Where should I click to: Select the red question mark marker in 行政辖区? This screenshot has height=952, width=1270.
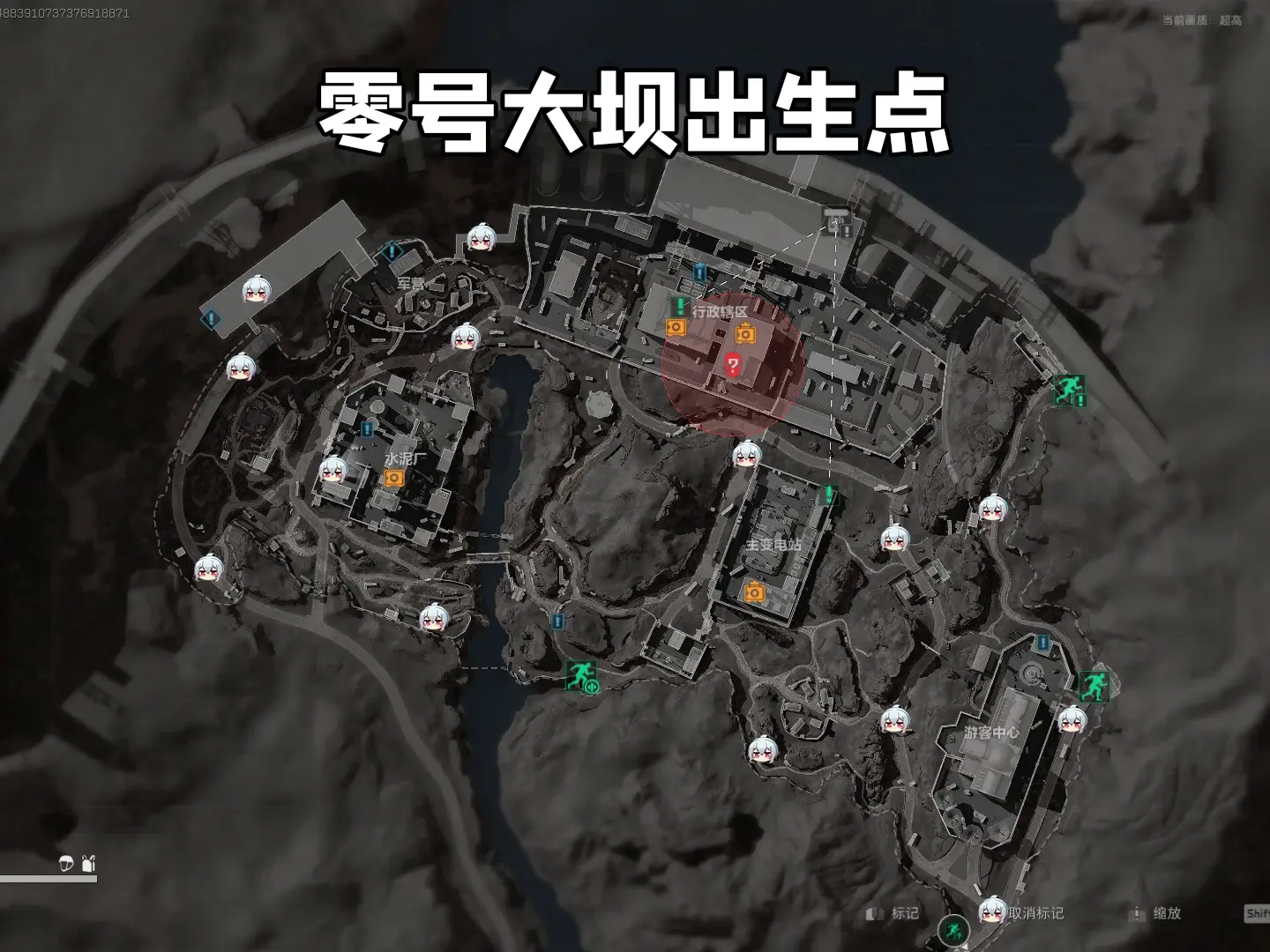[731, 364]
